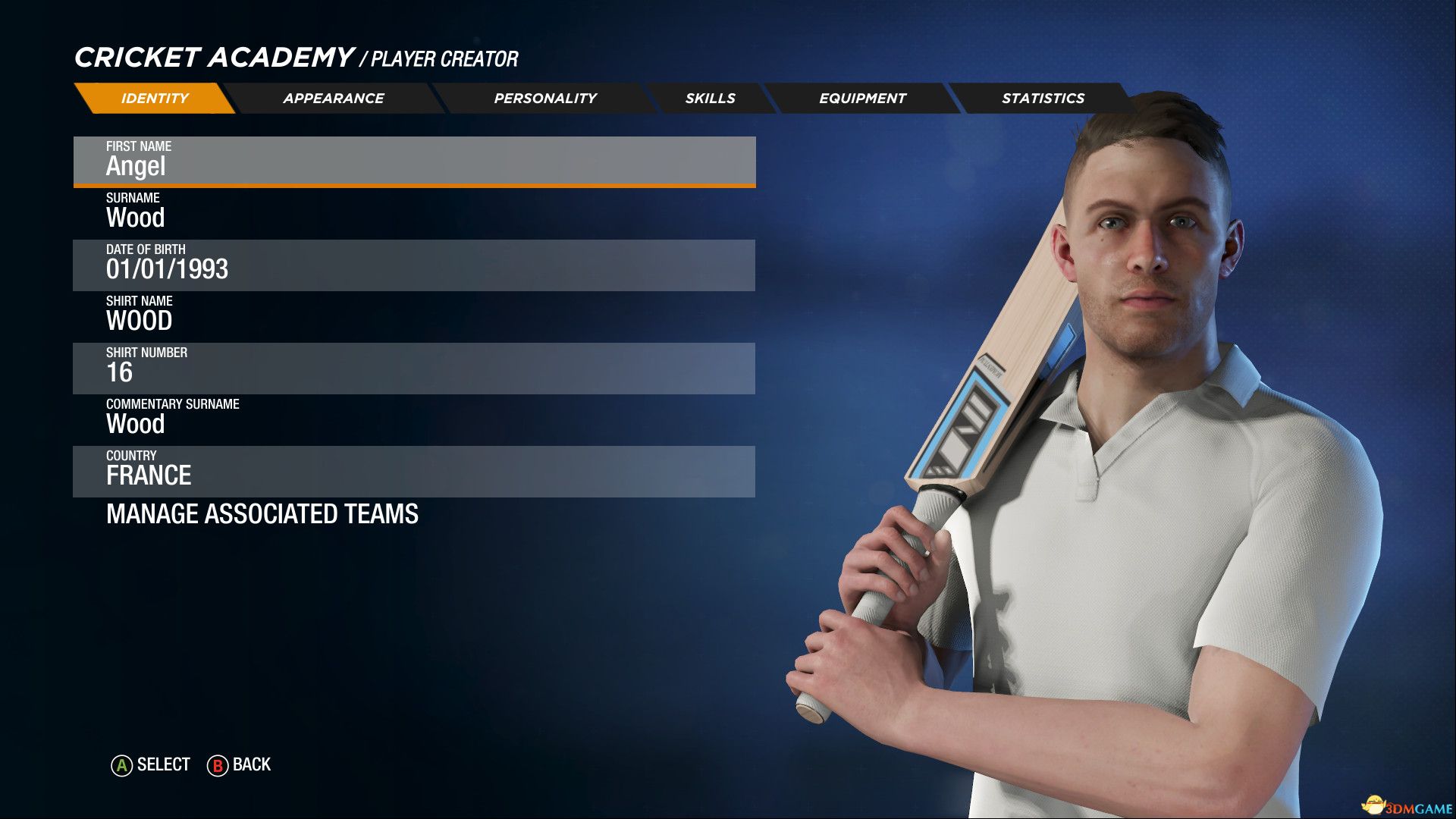Select the Skills tab
The width and height of the screenshot is (1456, 819).
710,99
